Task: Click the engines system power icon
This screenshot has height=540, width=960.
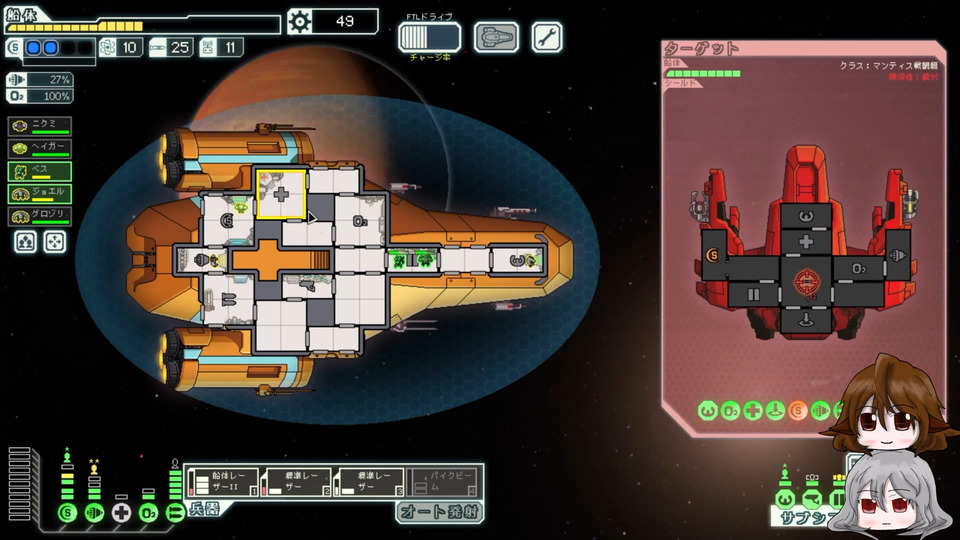Action: tap(94, 513)
